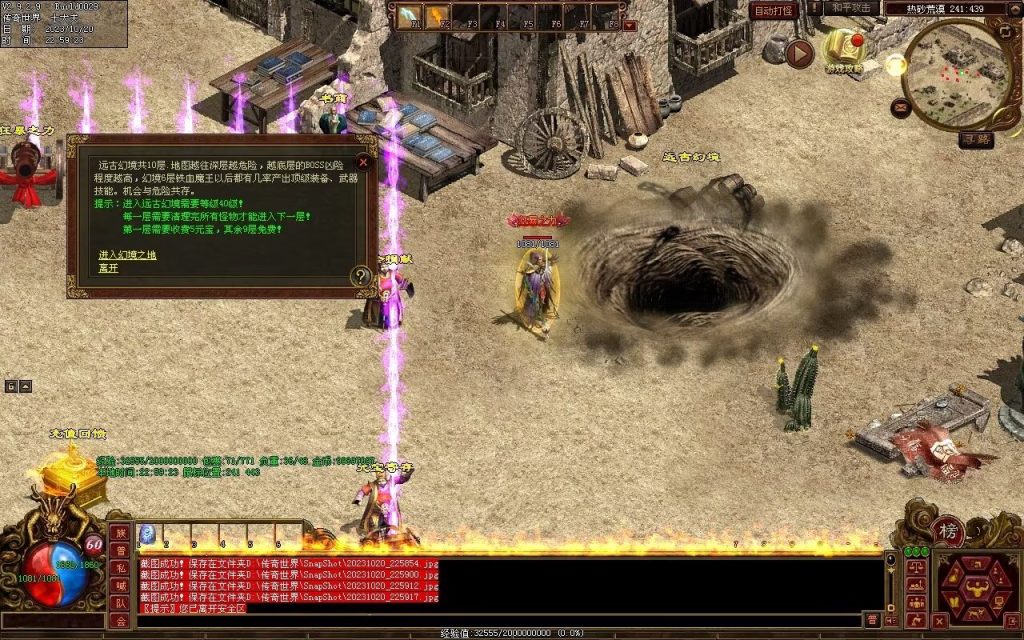Activate the '寻路' pathfinding button
The height and width of the screenshot is (640, 1024).
coord(975,139)
